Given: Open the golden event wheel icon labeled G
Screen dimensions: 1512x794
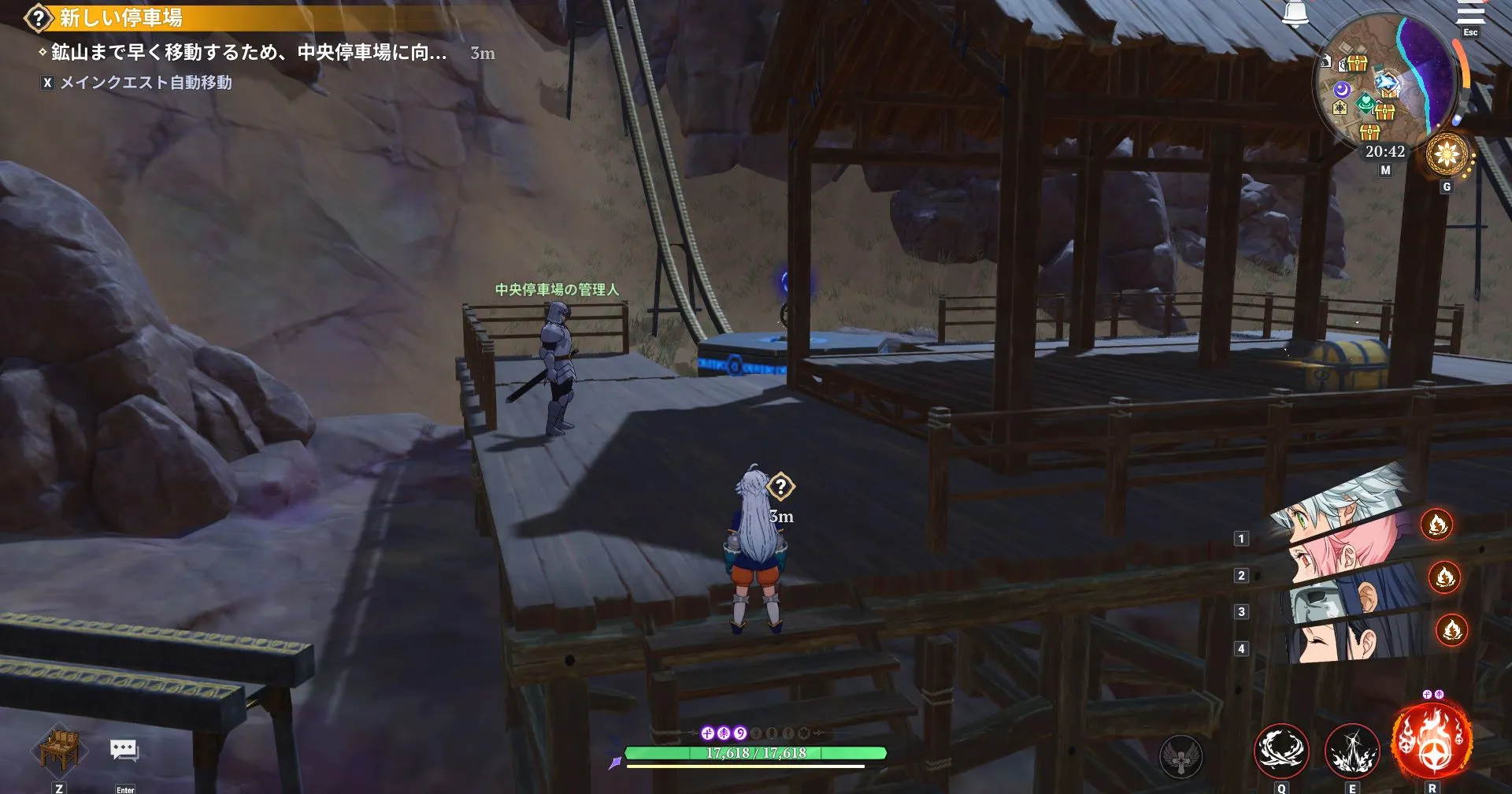Looking at the screenshot, I should point(1446,154).
